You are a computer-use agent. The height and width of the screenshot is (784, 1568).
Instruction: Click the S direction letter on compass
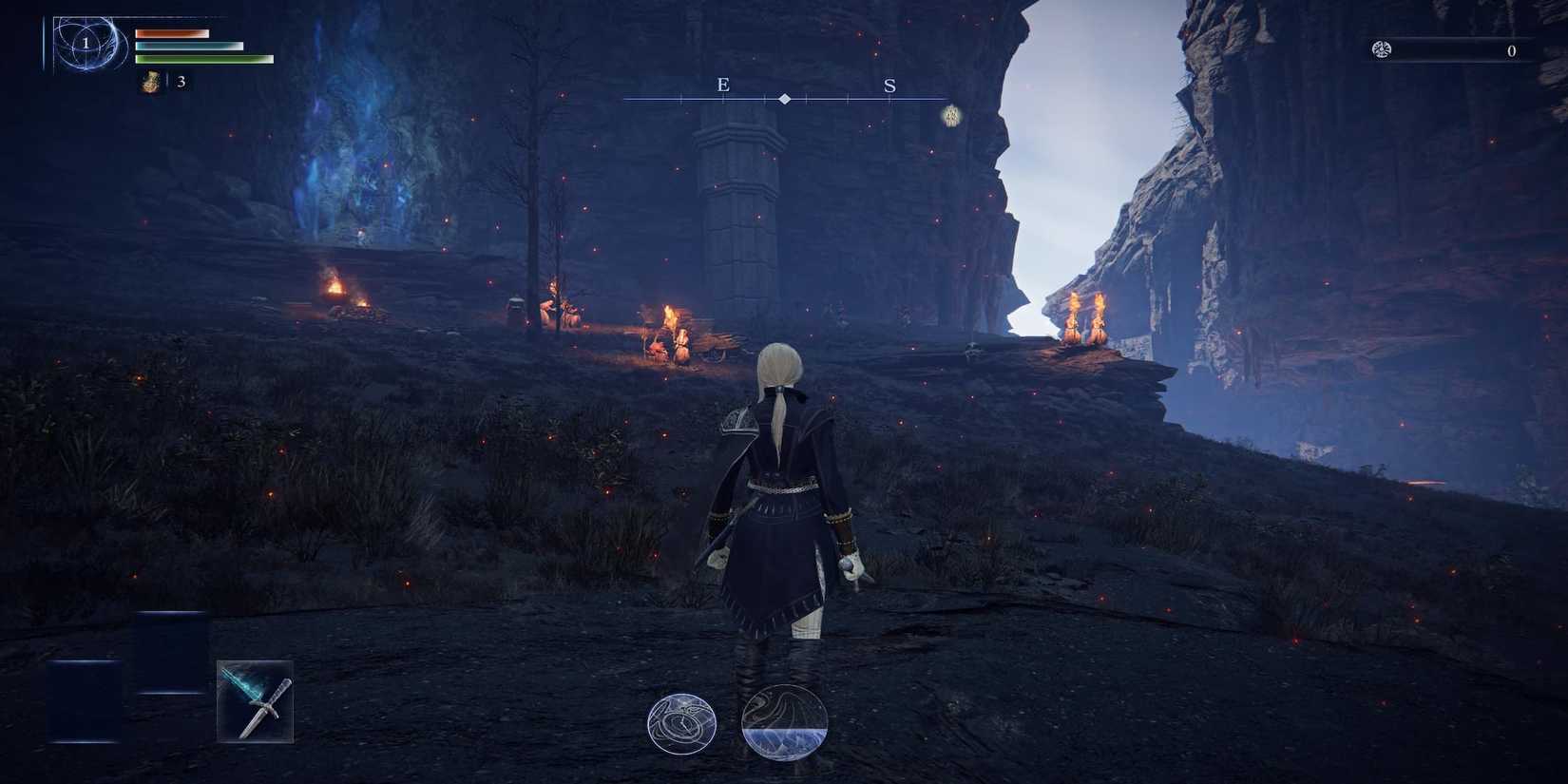click(x=889, y=85)
